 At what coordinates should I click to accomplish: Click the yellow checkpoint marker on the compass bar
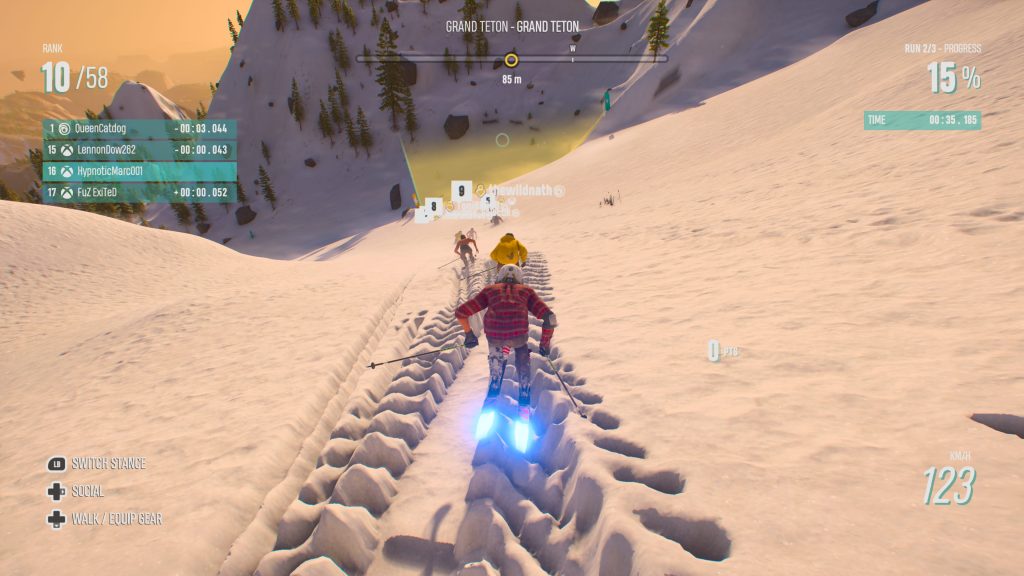click(x=511, y=59)
